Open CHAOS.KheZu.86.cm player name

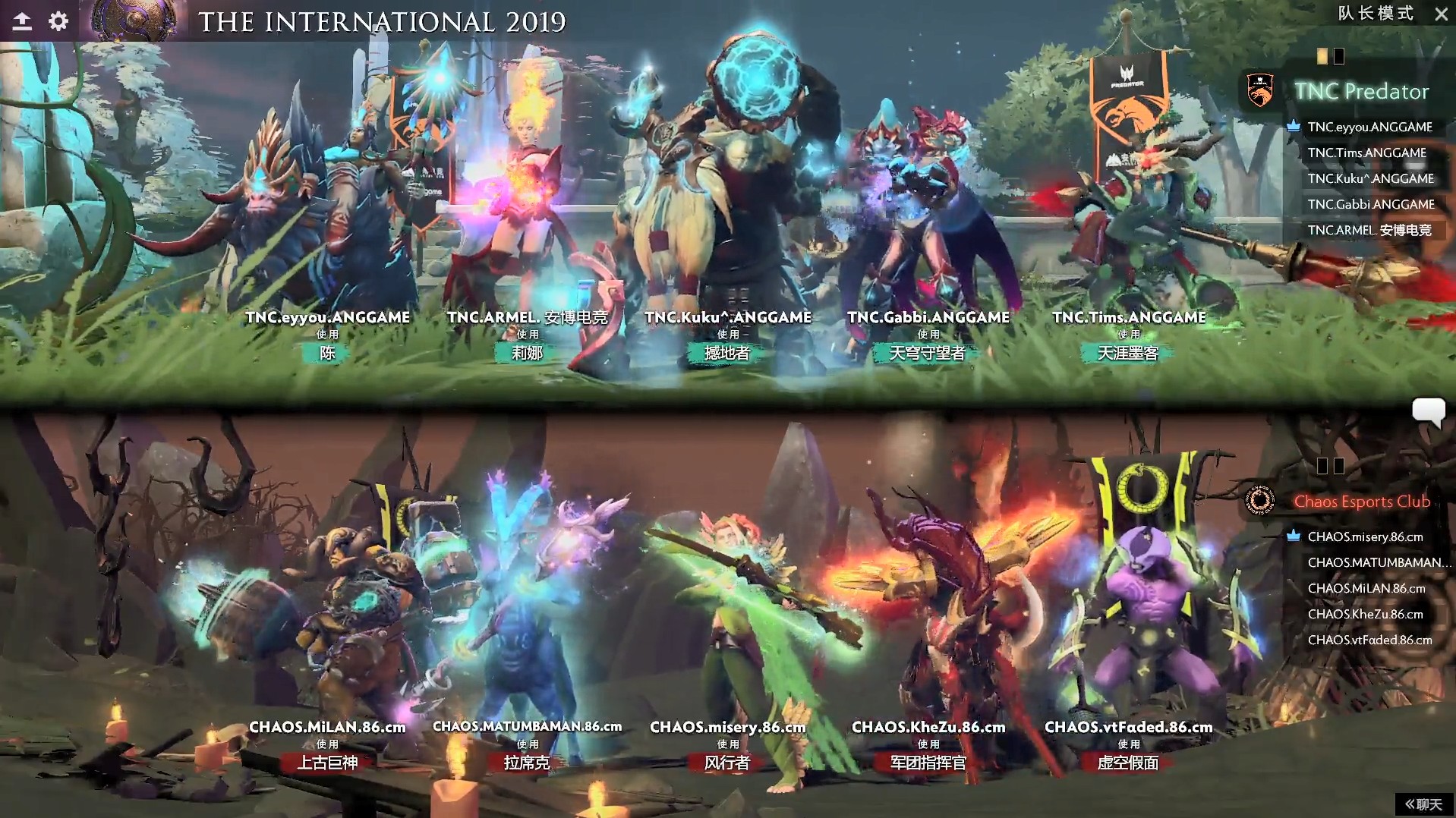(x=1364, y=614)
